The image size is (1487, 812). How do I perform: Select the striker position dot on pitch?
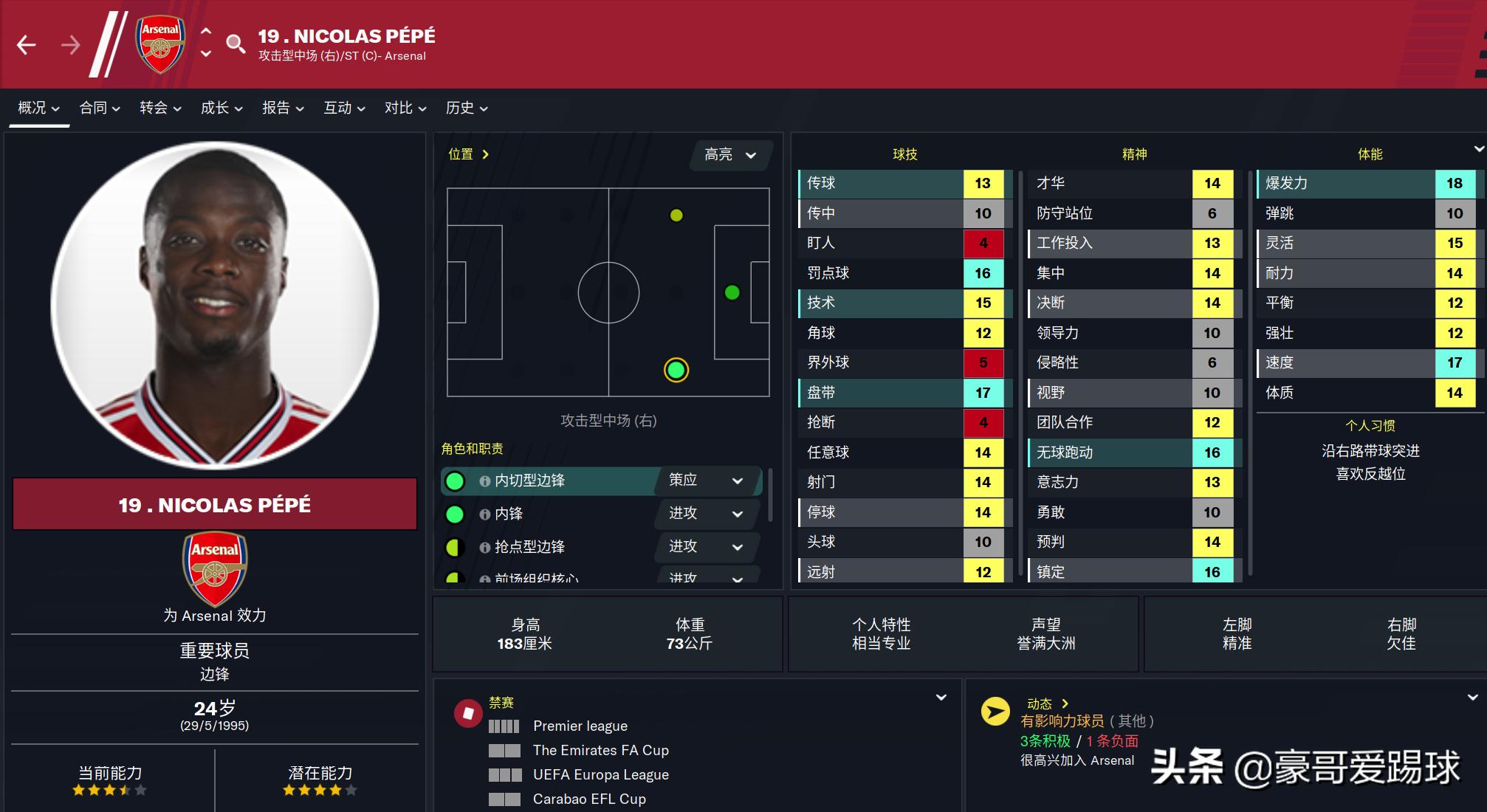[x=732, y=293]
